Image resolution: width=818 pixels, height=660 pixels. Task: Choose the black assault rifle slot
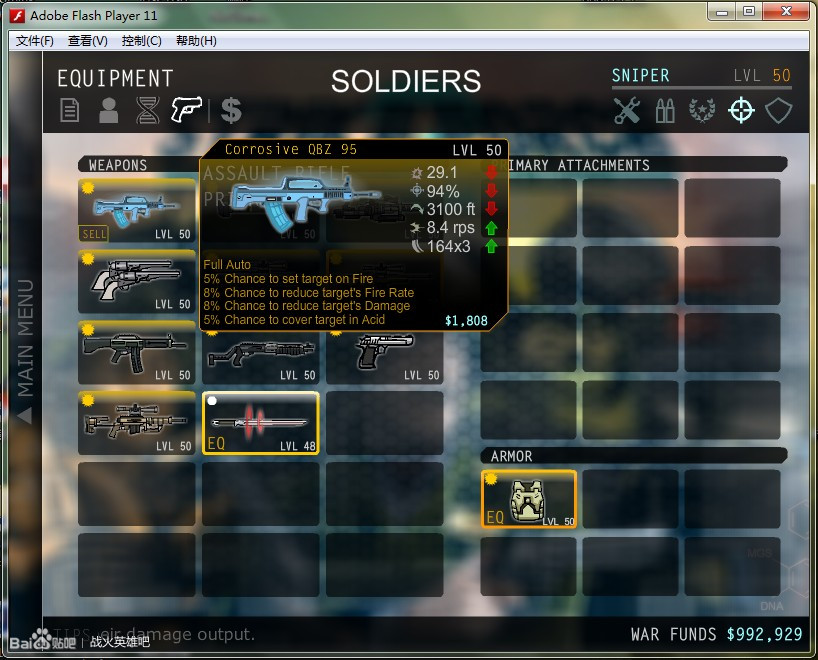137,352
